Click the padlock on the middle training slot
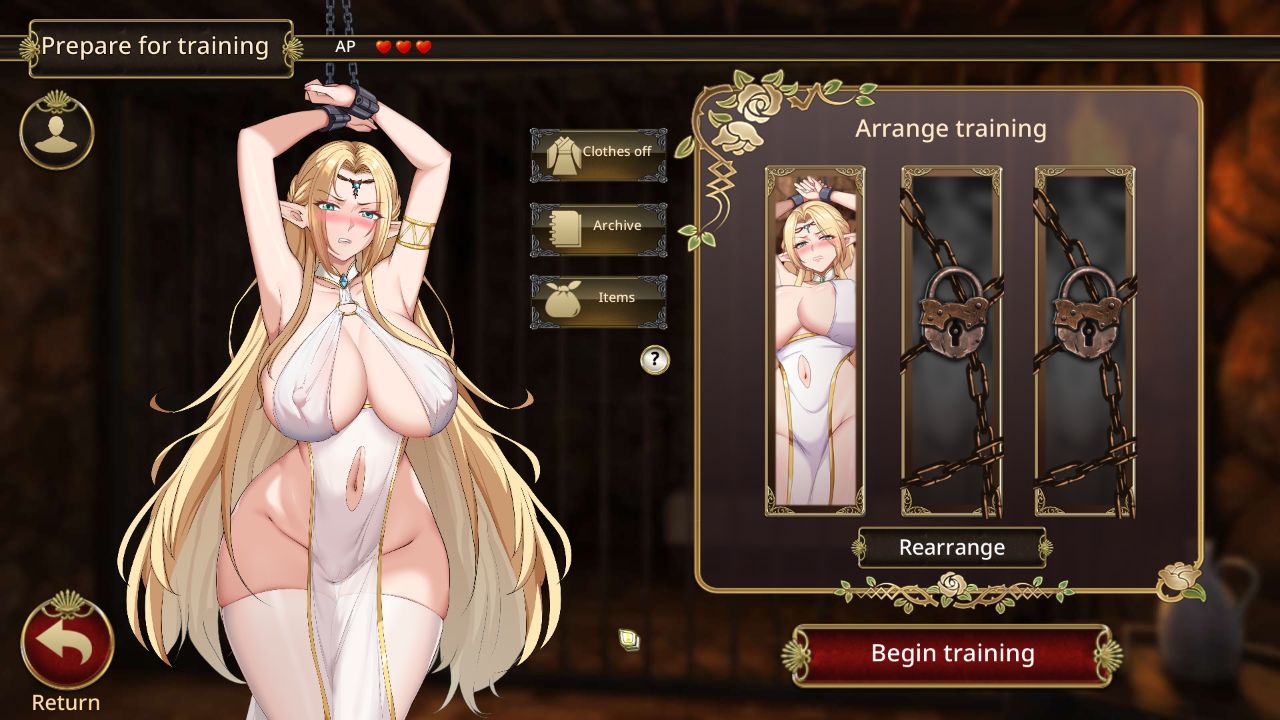The width and height of the screenshot is (1280, 720). (950, 318)
